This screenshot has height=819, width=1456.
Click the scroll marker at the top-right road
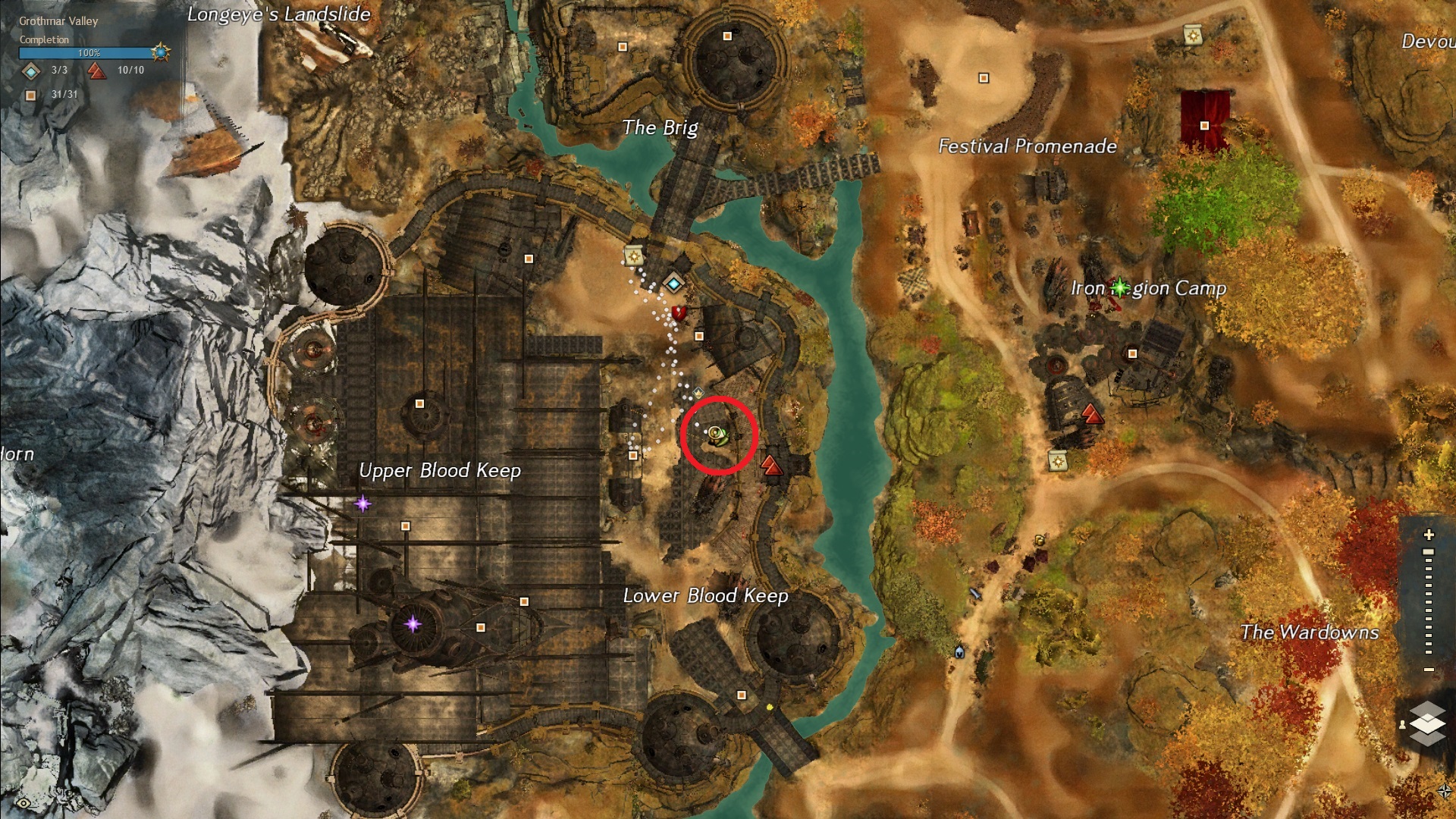pos(1191,35)
